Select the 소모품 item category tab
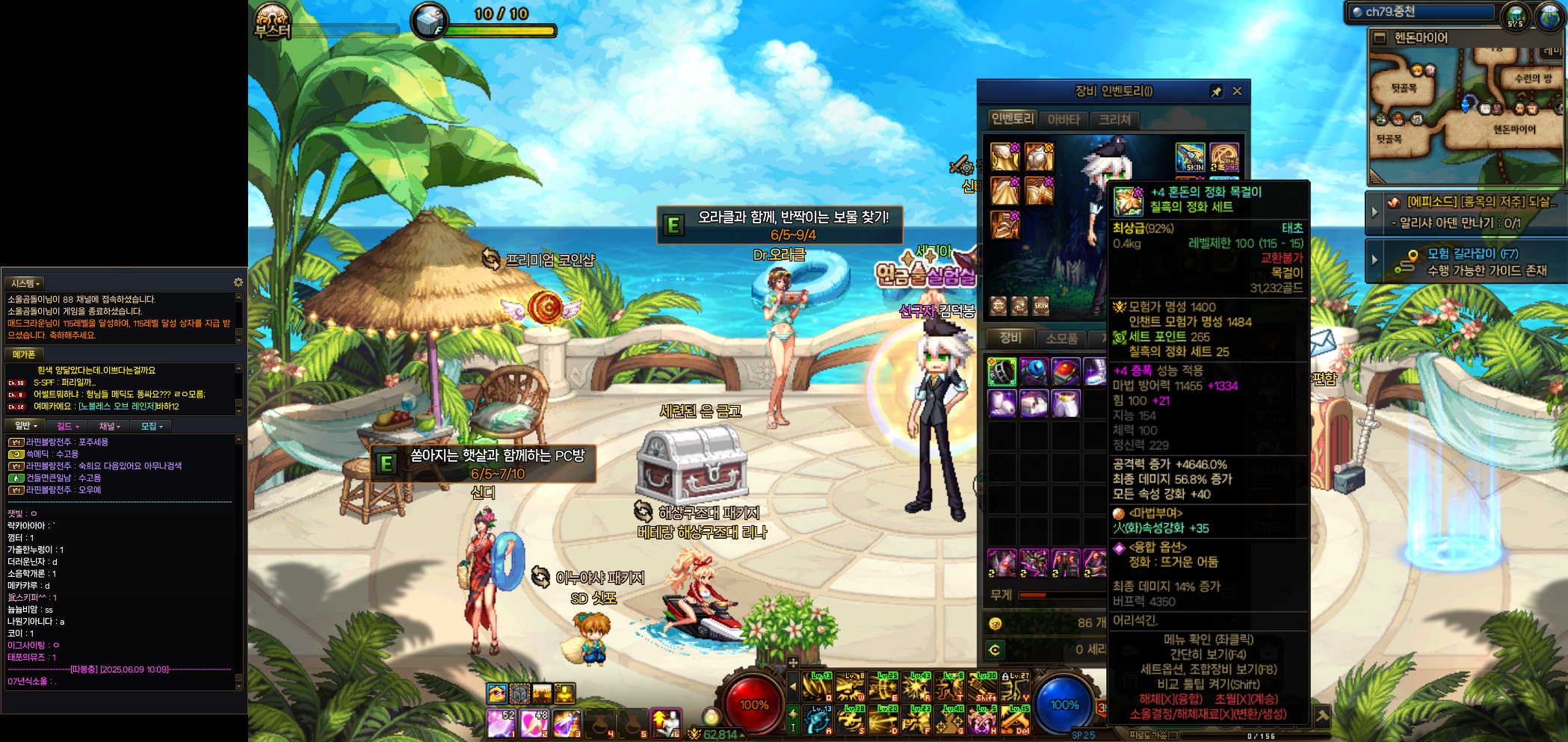The height and width of the screenshot is (742, 1568). 1061,338
